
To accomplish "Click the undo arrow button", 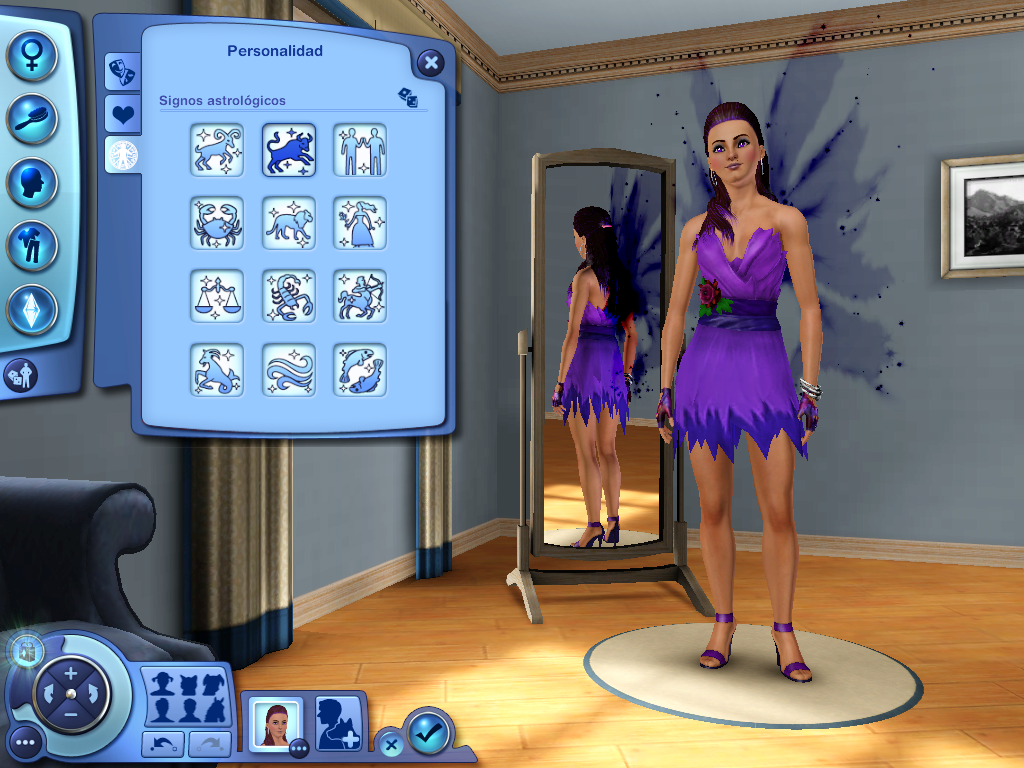I will (162, 743).
